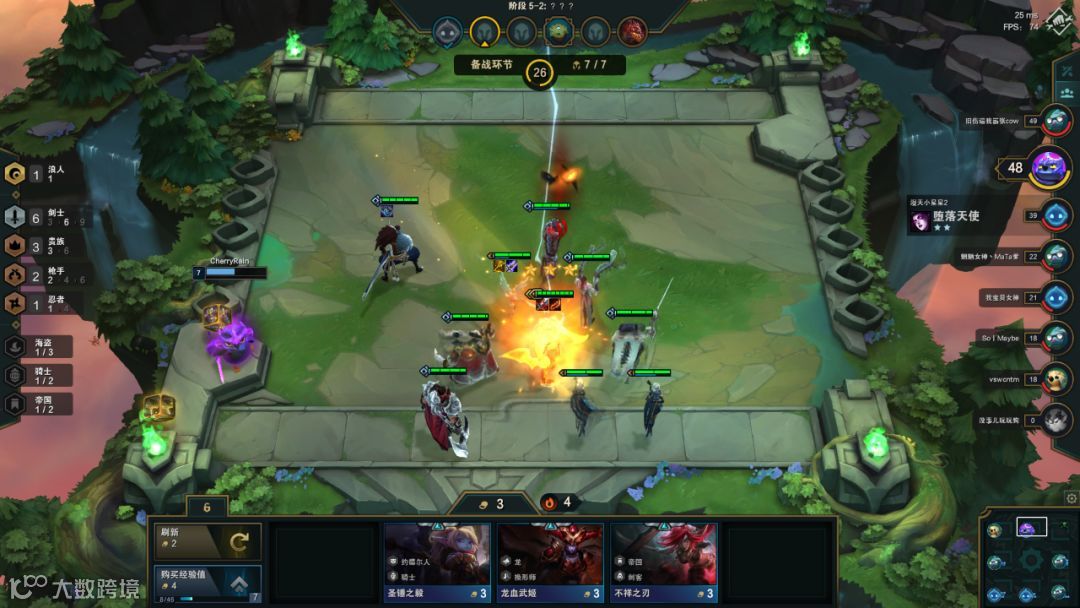View the top player with 49 health
Image resolution: width=1080 pixels, height=608 pixels.
pos(1056,121)
